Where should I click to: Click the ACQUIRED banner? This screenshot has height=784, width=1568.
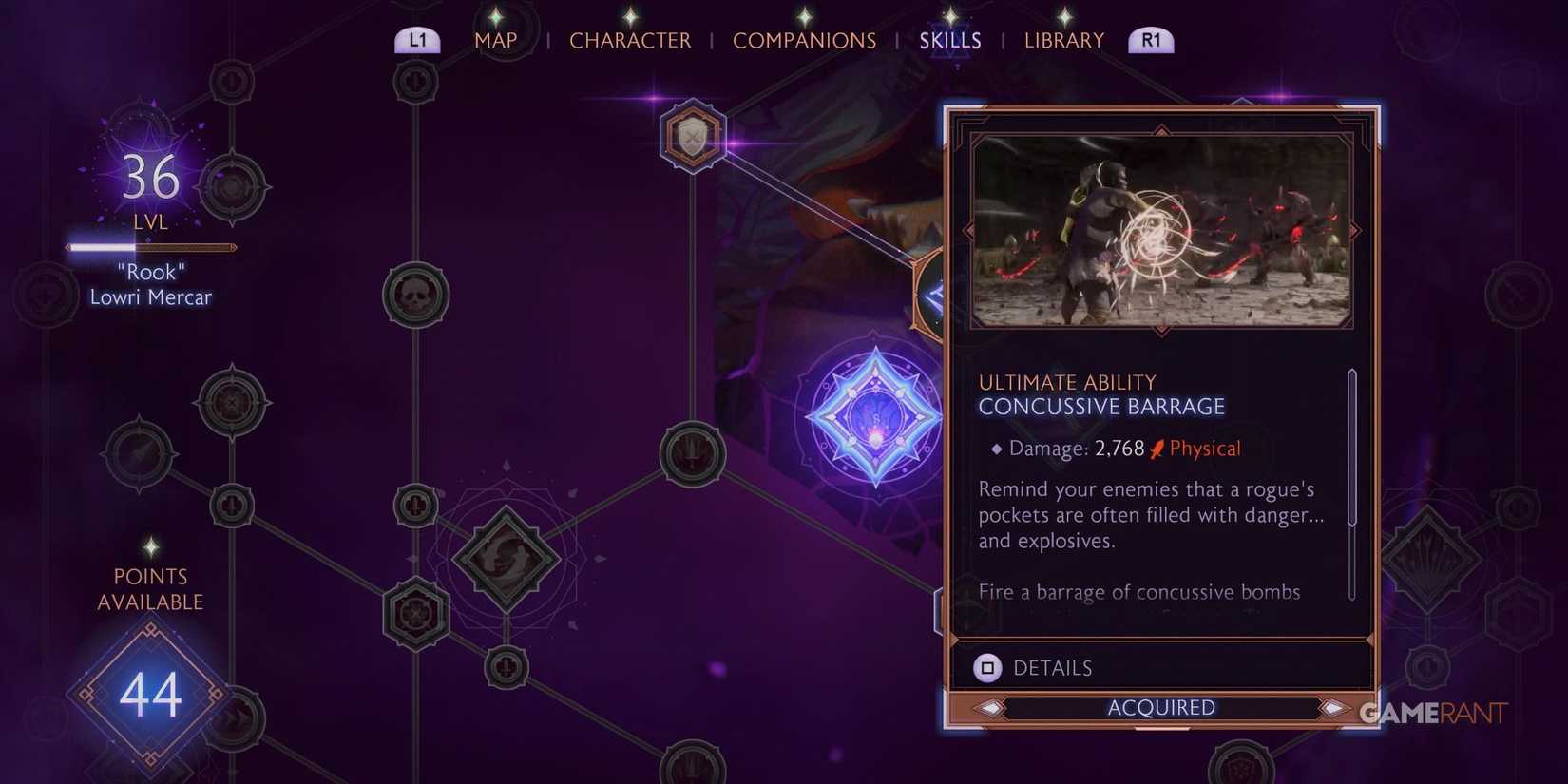(1160, 707)
